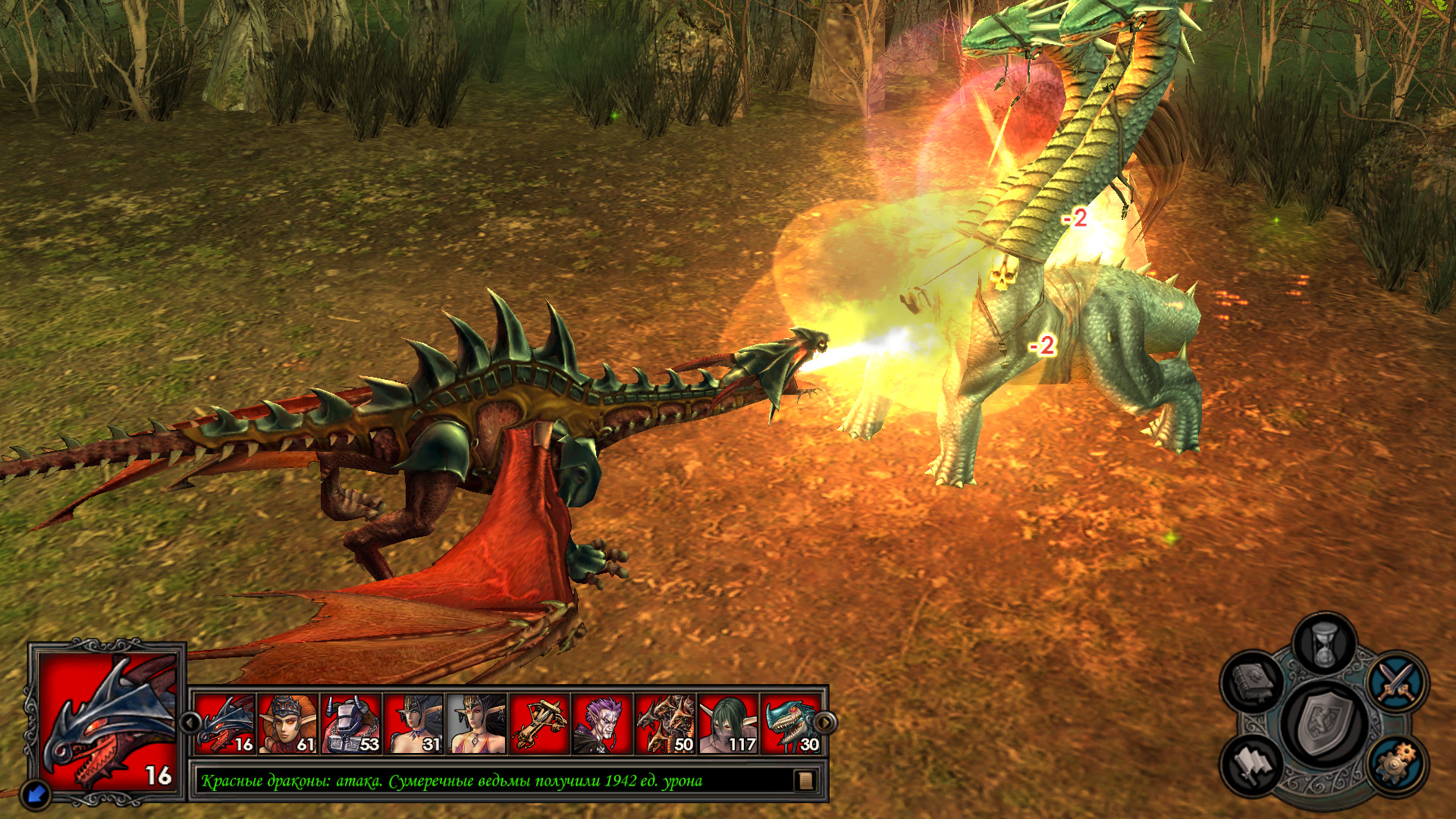The image size is (1456, 819).
Task: Click the blue arrow button on the portrait
Action: tap(36, 794)
